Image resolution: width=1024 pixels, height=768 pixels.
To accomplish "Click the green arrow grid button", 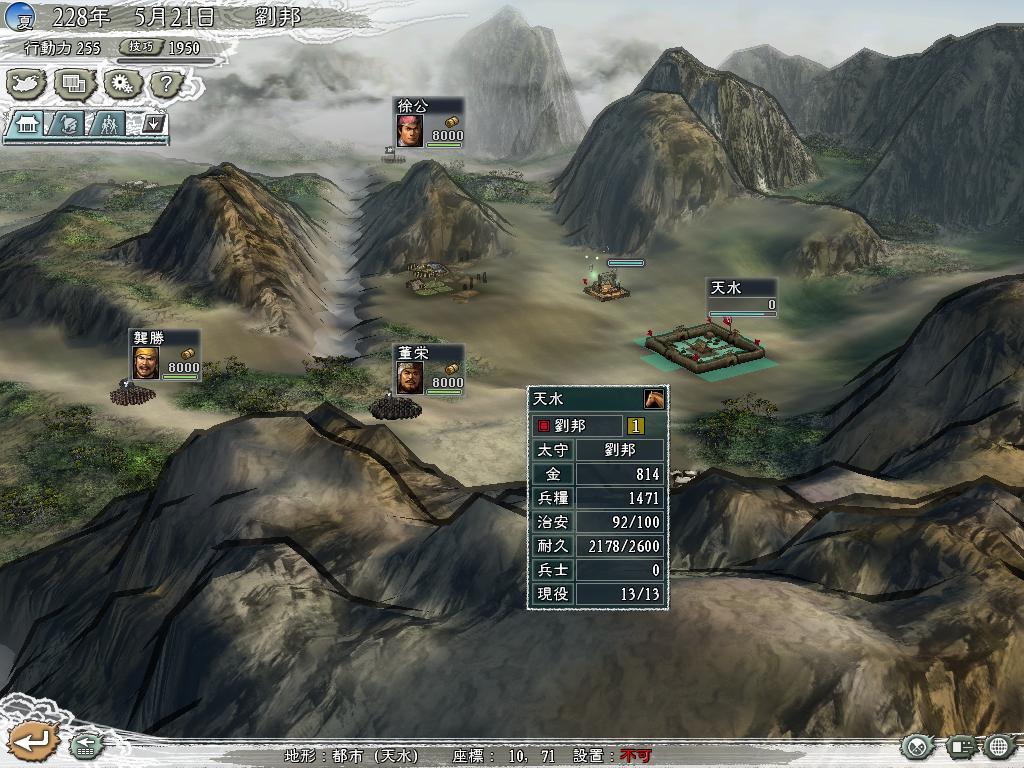I will click(84, 746).
